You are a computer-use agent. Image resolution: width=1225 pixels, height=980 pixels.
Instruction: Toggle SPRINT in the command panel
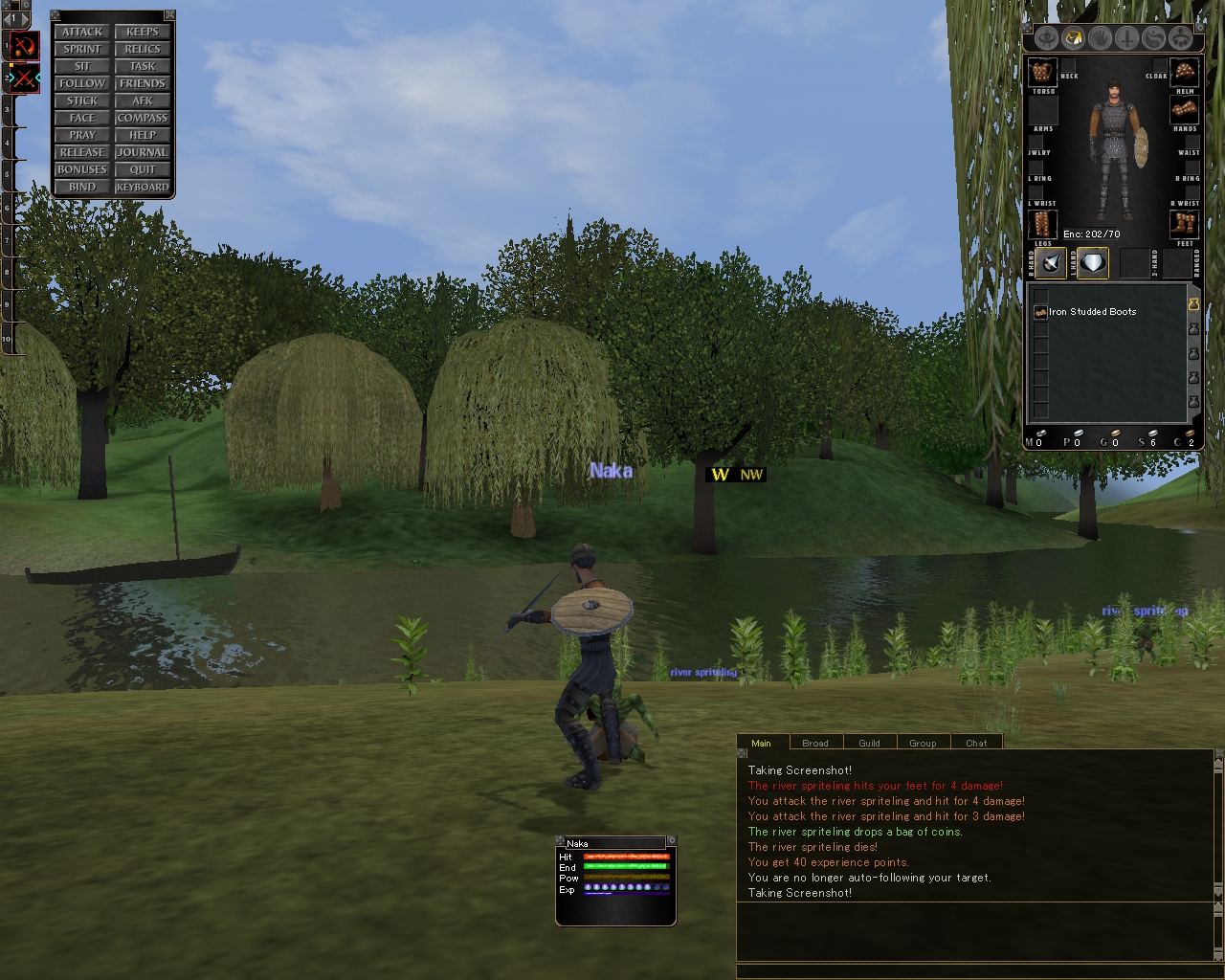coord(82,49)
